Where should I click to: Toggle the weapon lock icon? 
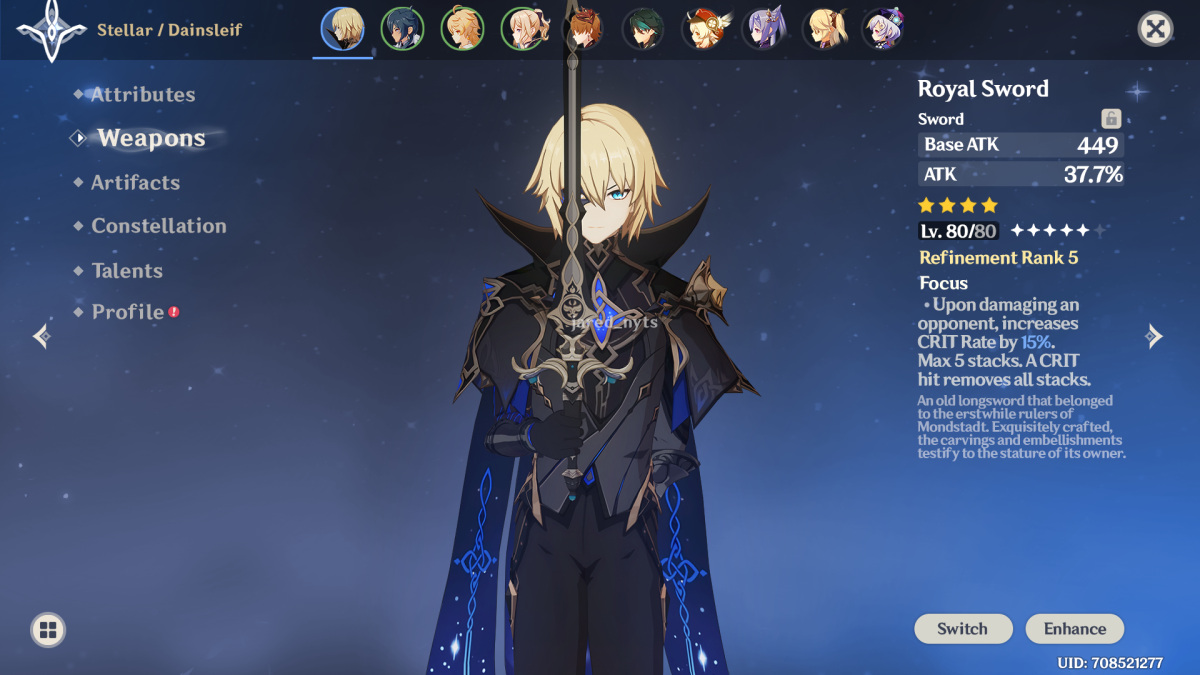[x=1110, y=119]
